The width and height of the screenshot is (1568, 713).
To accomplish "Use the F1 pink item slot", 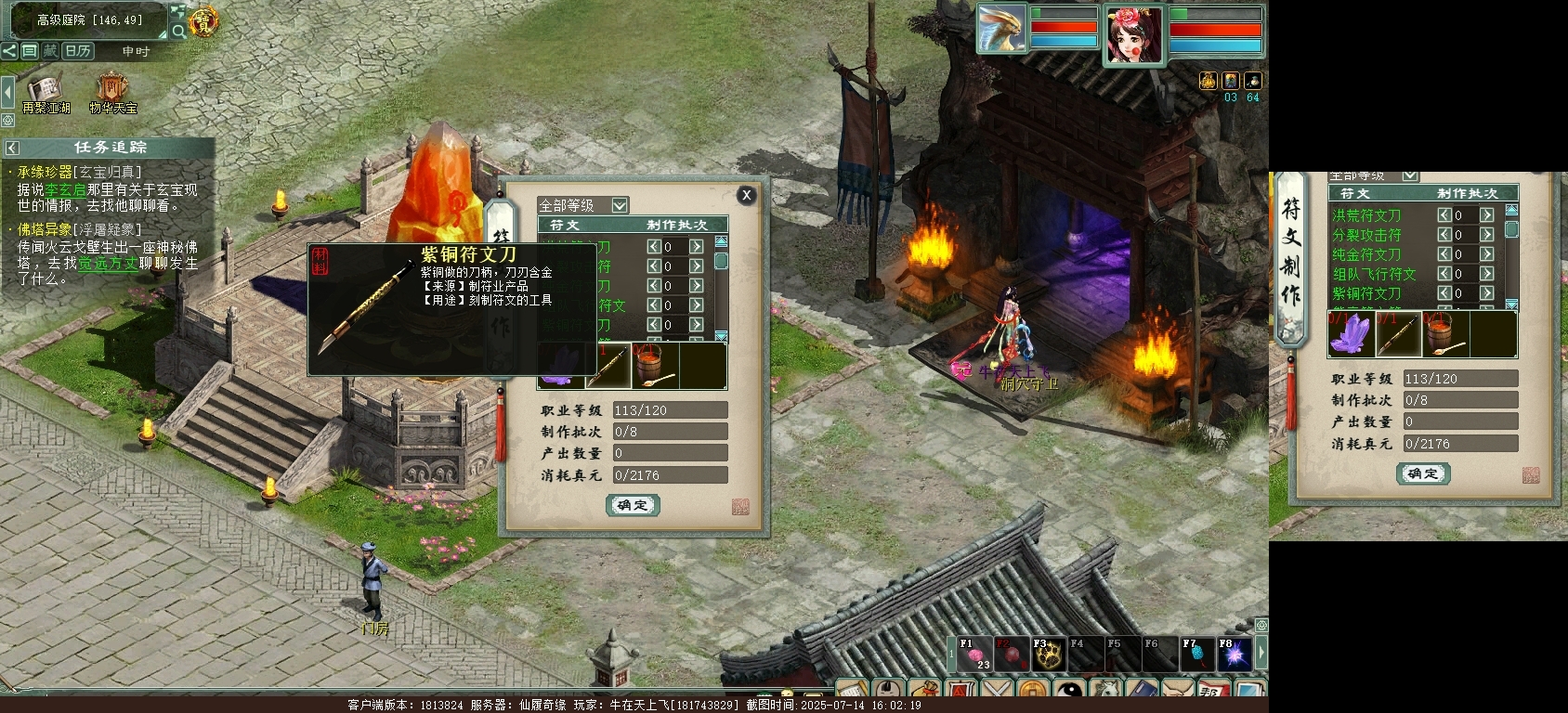I will tap(974, 655).
